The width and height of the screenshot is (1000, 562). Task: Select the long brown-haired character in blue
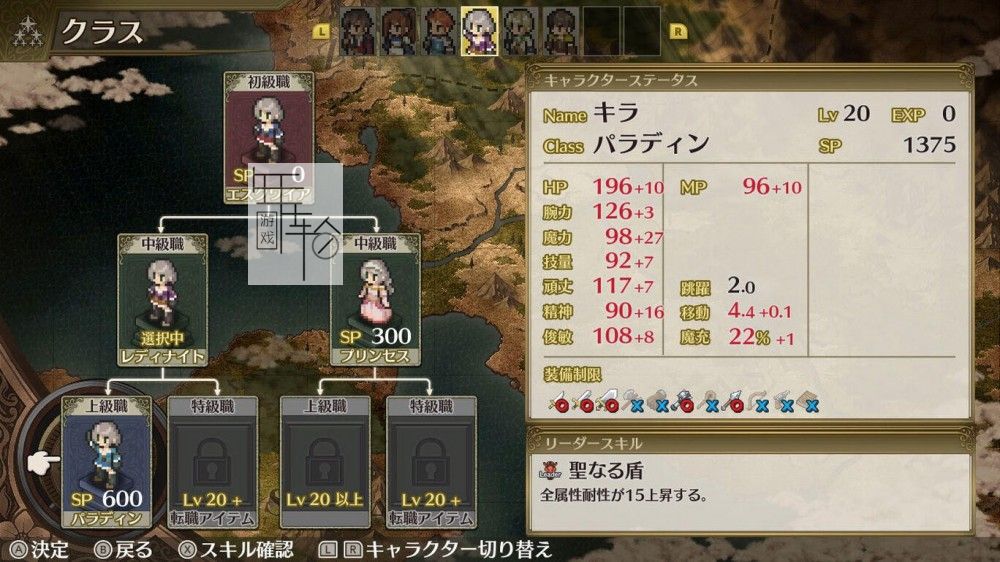pos(398,30)
